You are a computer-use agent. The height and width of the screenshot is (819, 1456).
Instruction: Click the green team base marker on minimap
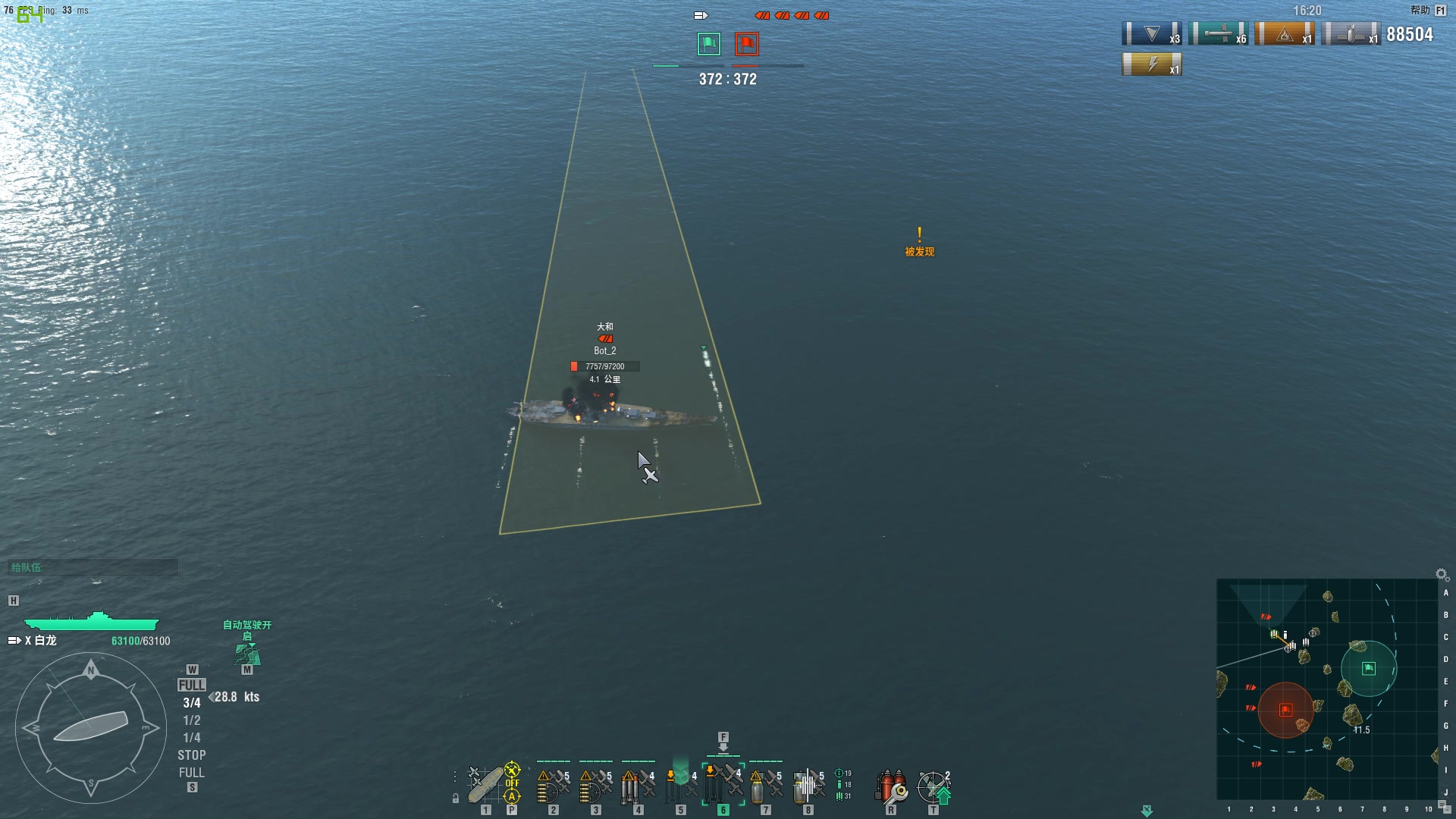pos(1369,668)
